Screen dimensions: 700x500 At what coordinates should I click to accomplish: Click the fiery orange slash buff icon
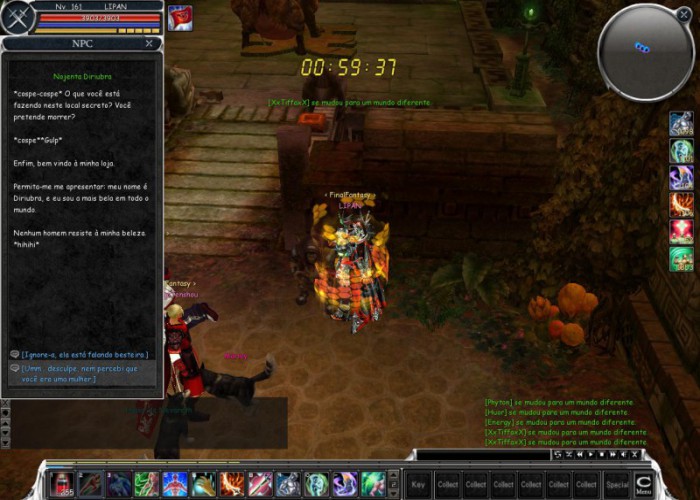(681, 205)
